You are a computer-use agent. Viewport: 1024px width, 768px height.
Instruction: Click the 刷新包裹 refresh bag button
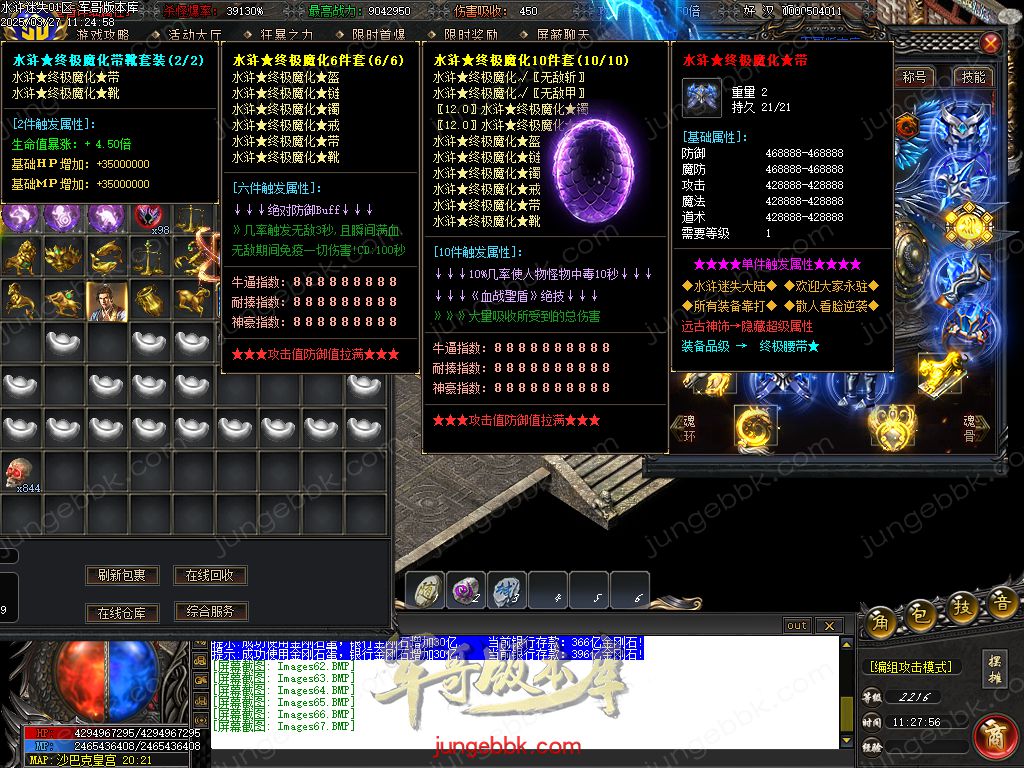click(122, 575)
